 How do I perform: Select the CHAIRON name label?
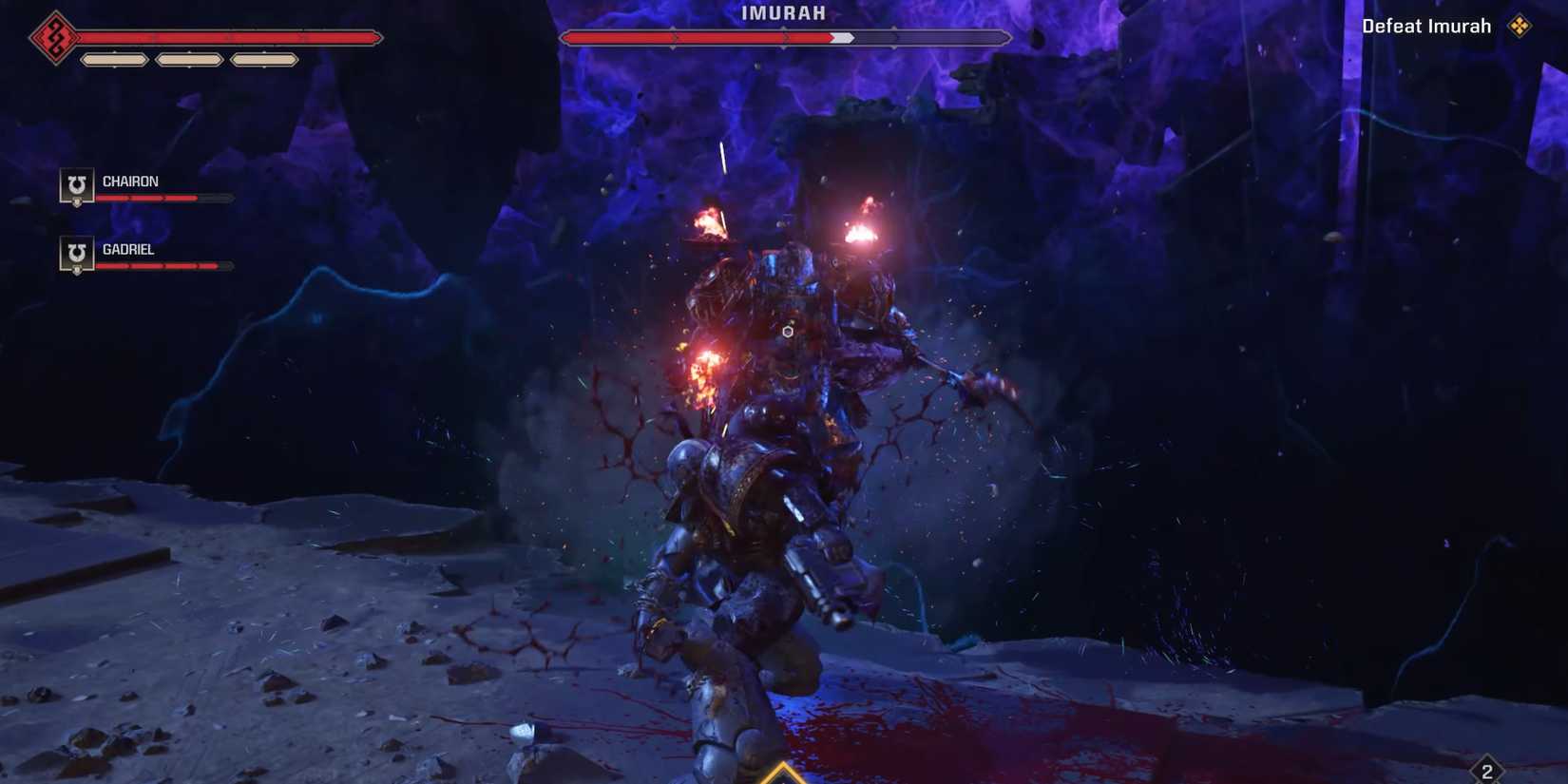(130, 181)
